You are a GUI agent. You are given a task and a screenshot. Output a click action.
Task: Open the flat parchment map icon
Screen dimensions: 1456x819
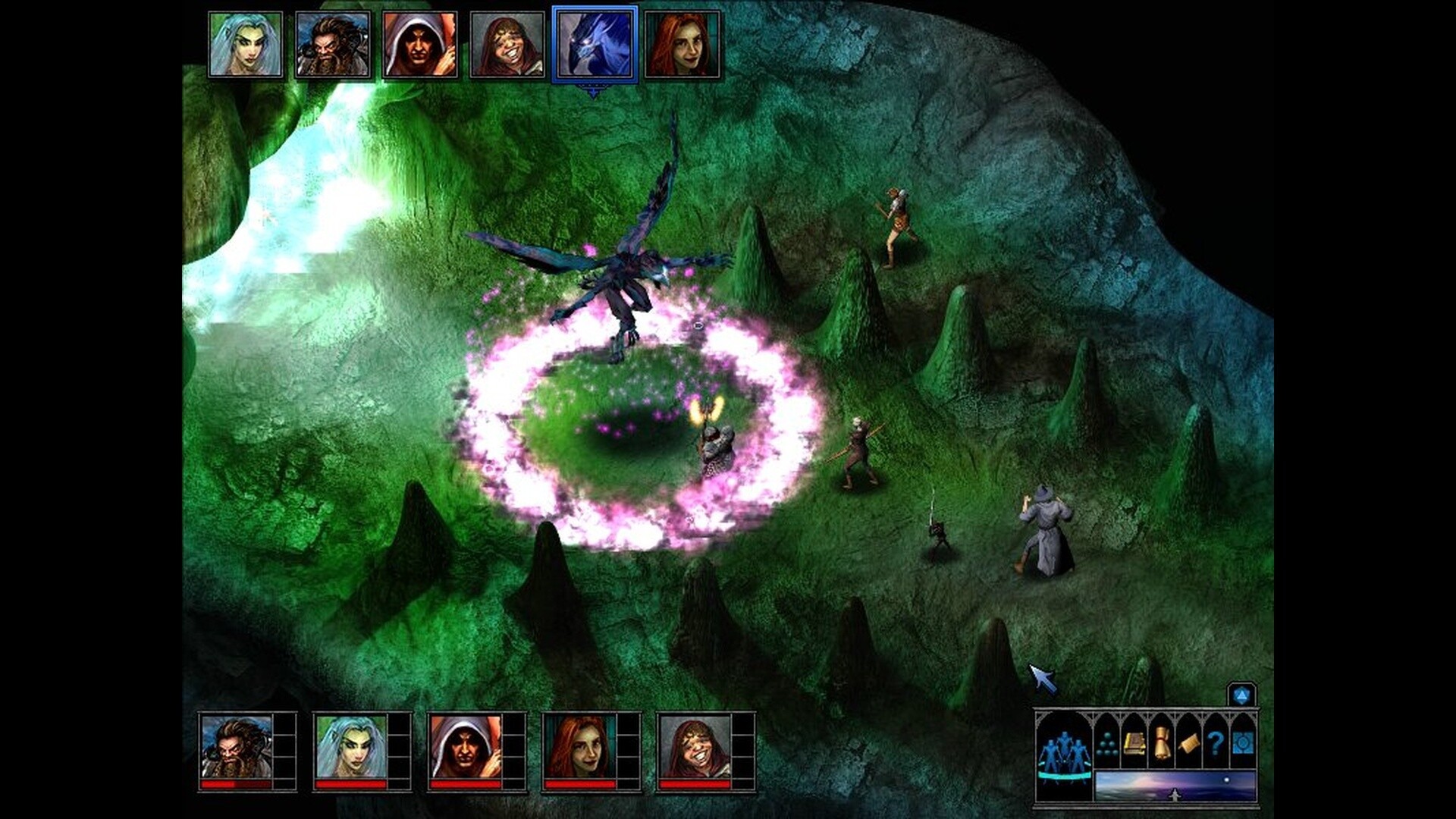(1189, 743)
